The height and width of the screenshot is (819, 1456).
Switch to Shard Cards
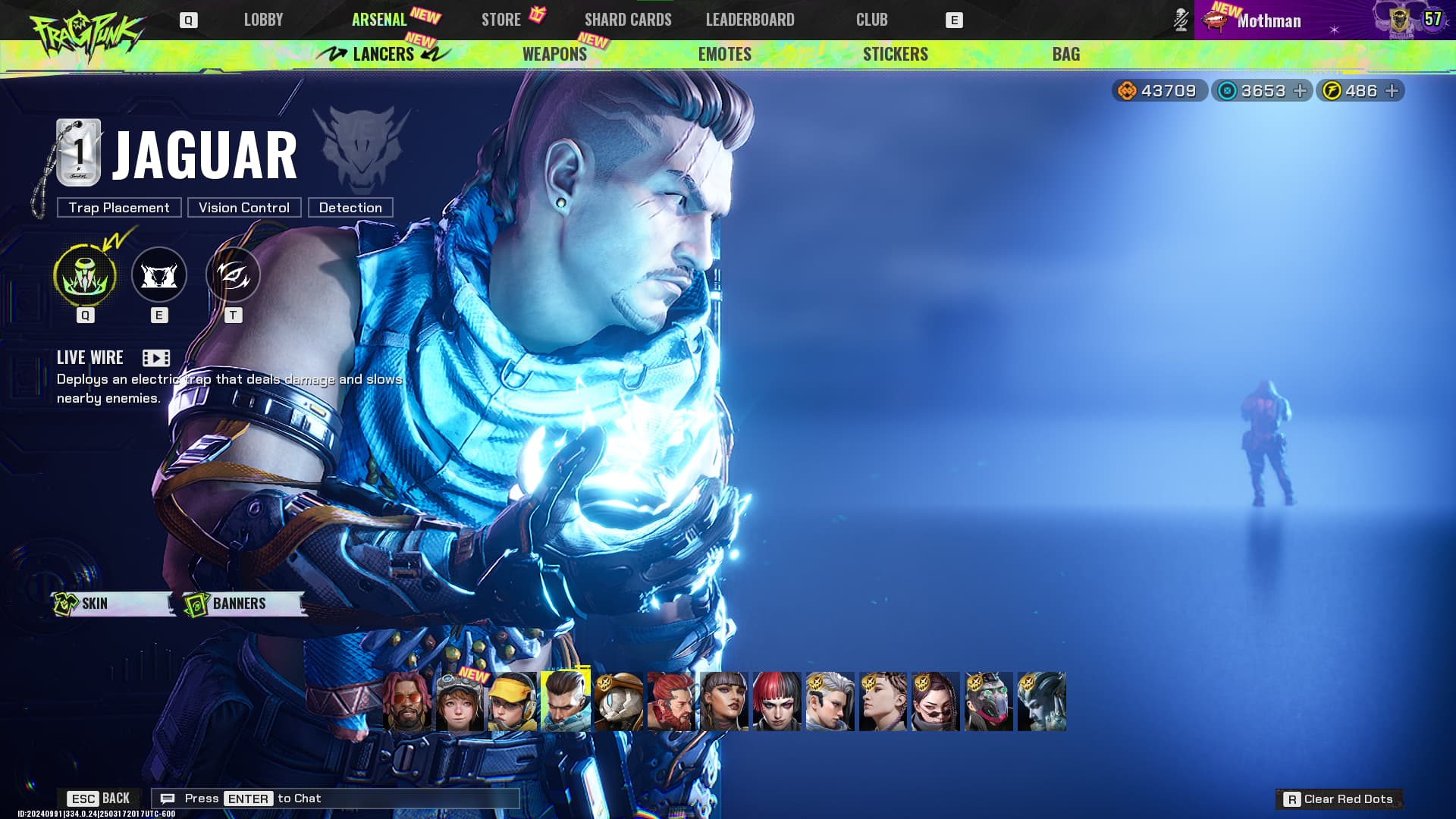click(x=628, y=20)
